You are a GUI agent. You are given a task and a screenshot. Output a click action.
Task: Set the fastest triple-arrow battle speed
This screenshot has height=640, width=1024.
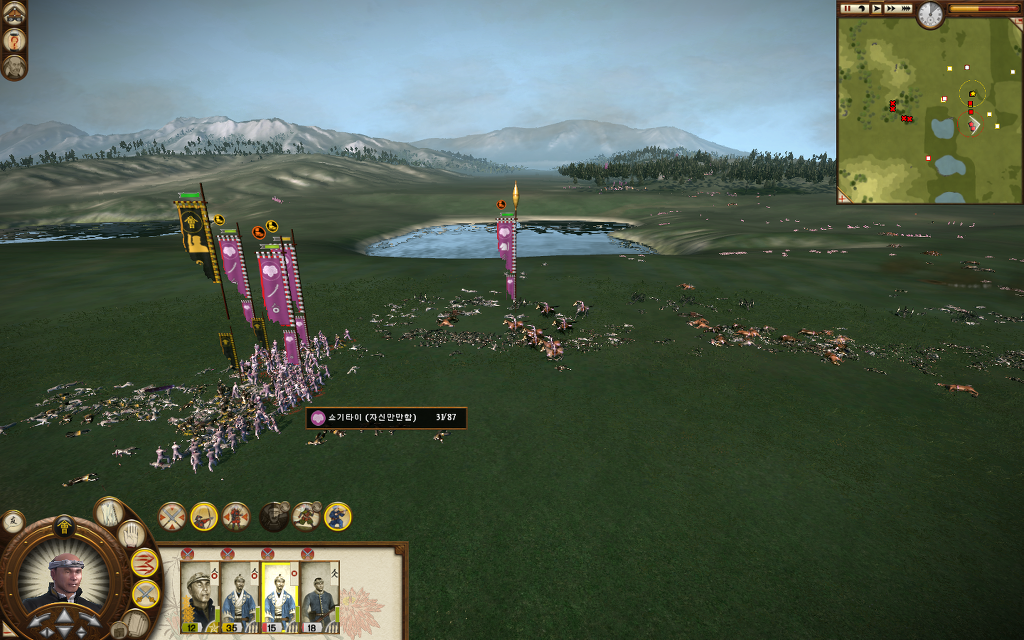tap(906, 8)
